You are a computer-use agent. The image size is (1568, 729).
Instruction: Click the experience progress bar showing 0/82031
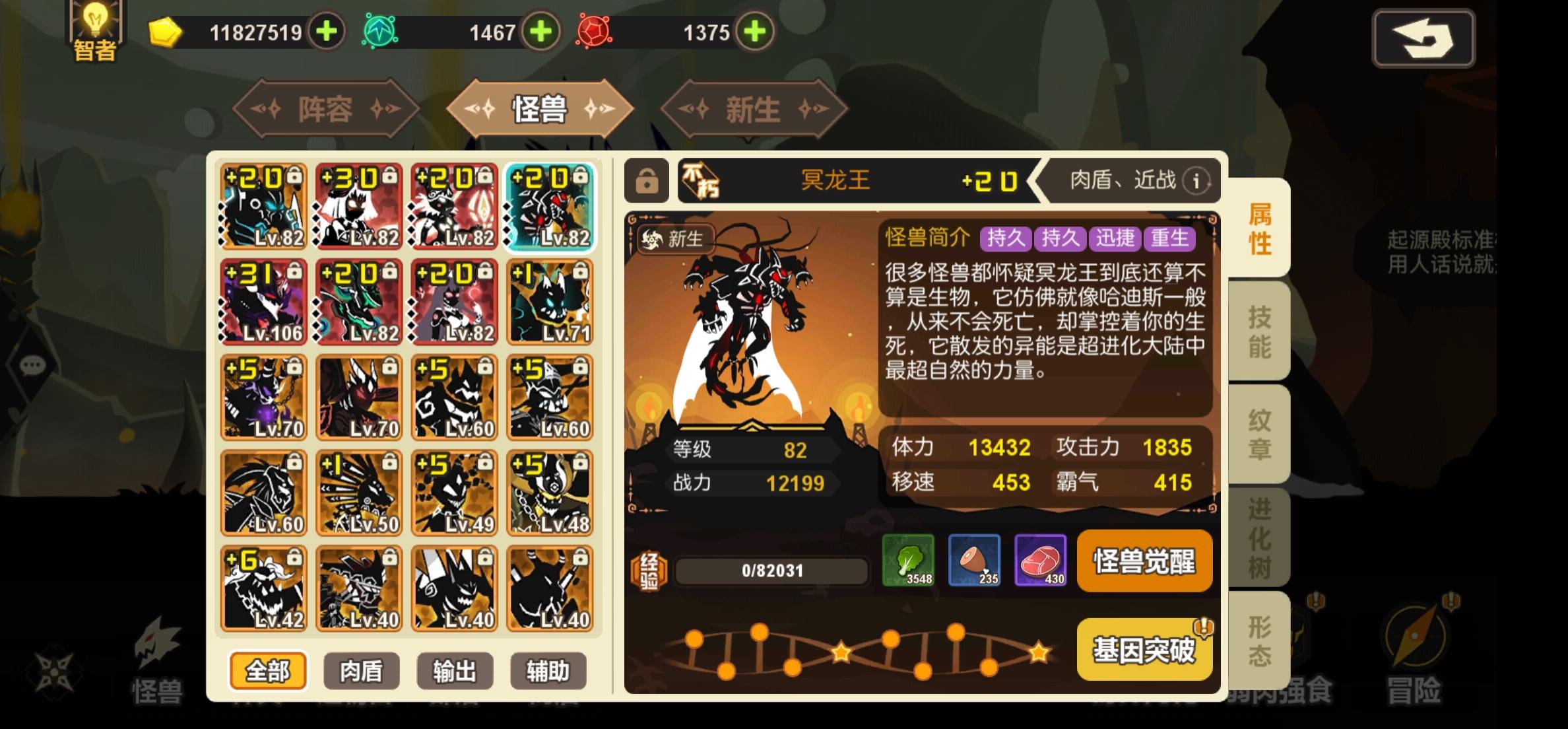771,570
